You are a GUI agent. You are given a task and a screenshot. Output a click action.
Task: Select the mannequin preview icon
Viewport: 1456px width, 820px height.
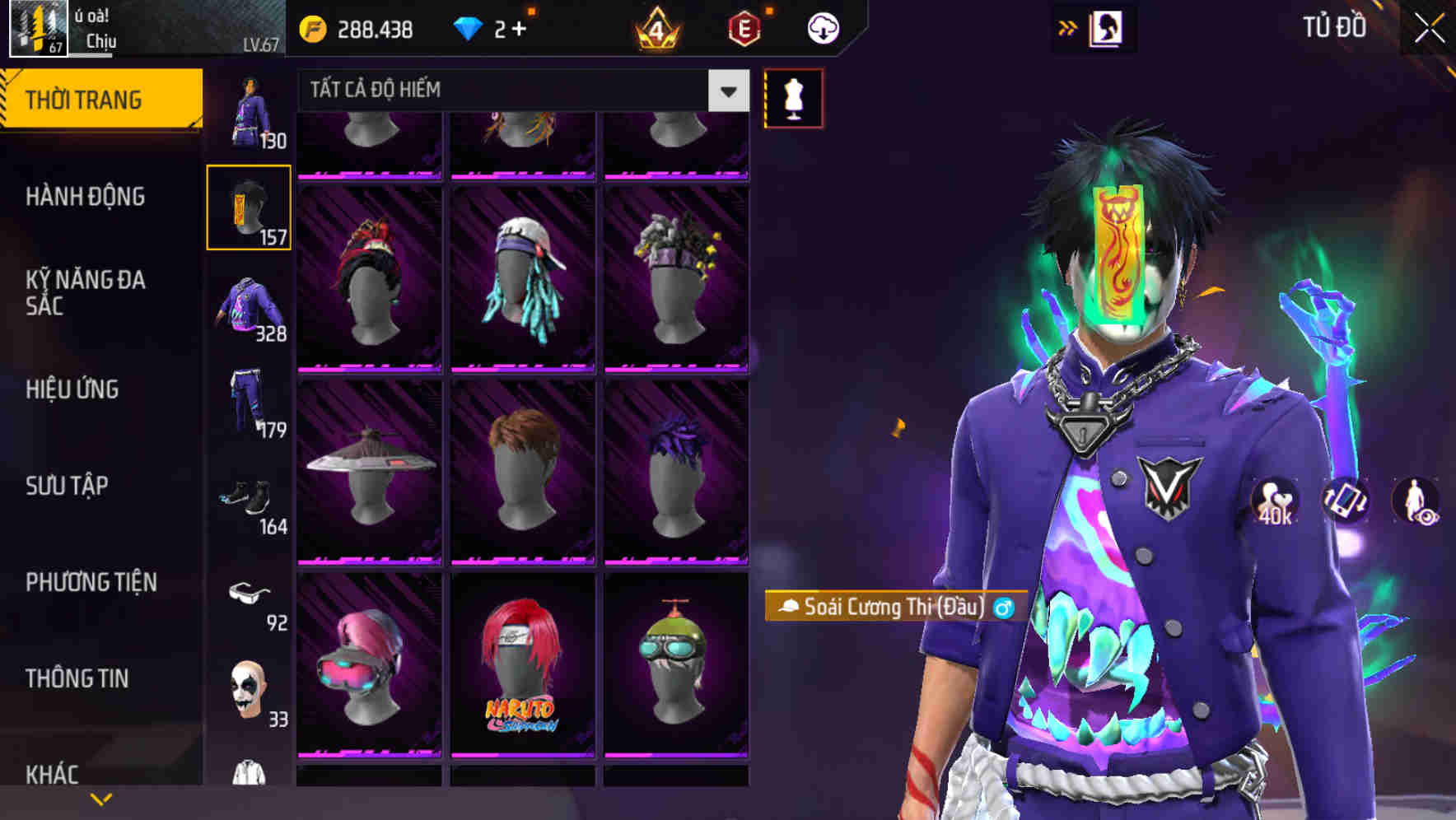click(793, 97)
